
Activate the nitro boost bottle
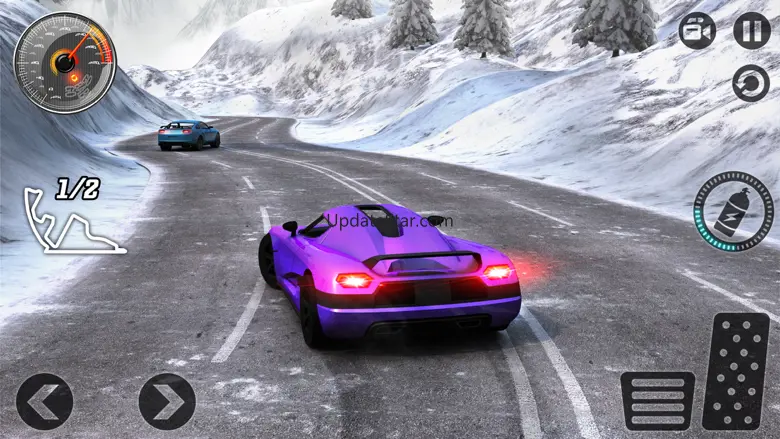733,212
